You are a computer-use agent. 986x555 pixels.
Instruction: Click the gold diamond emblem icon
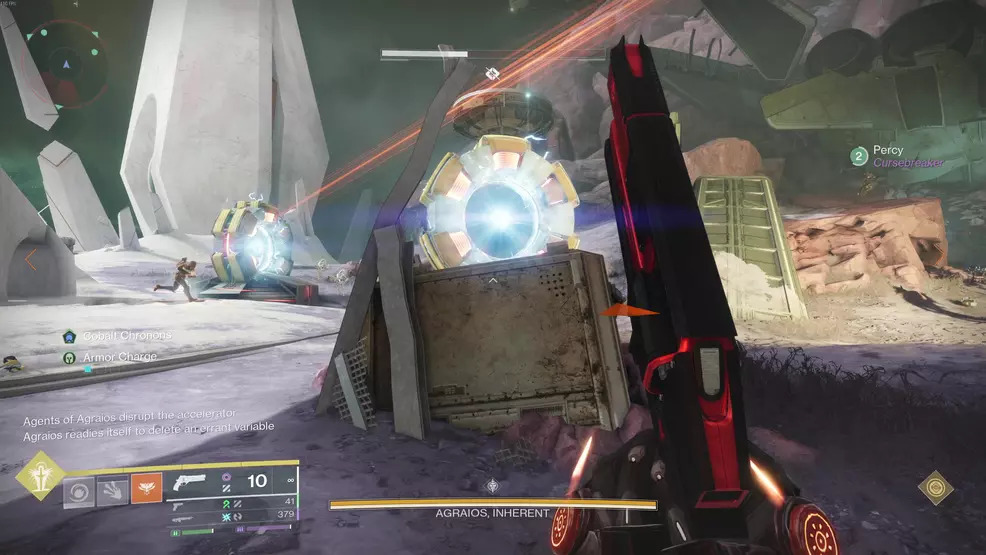936,487
